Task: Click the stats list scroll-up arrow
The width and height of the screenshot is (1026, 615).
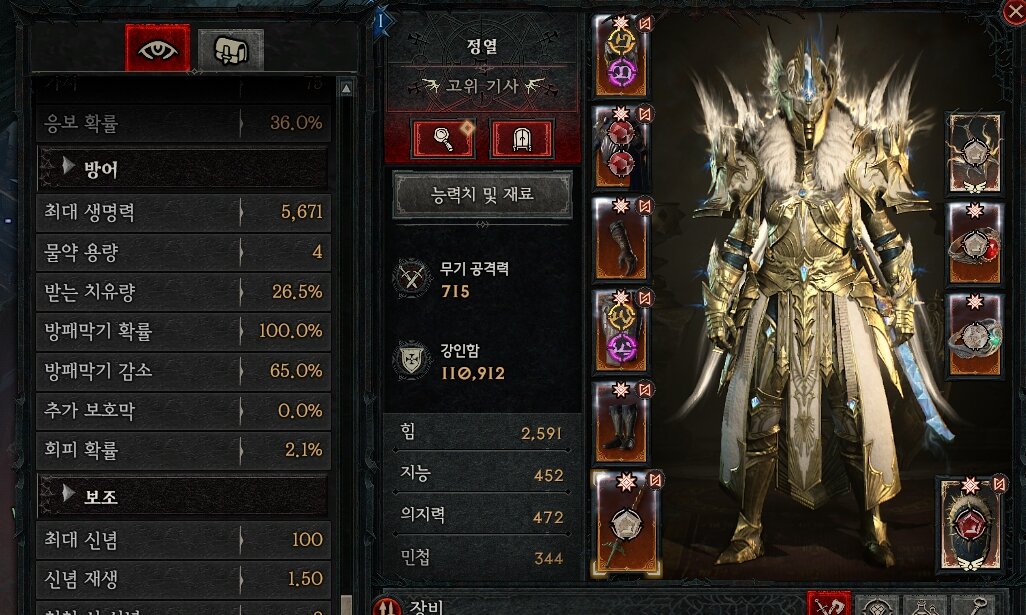Action: pyautogui.click(x=346, y=88)
